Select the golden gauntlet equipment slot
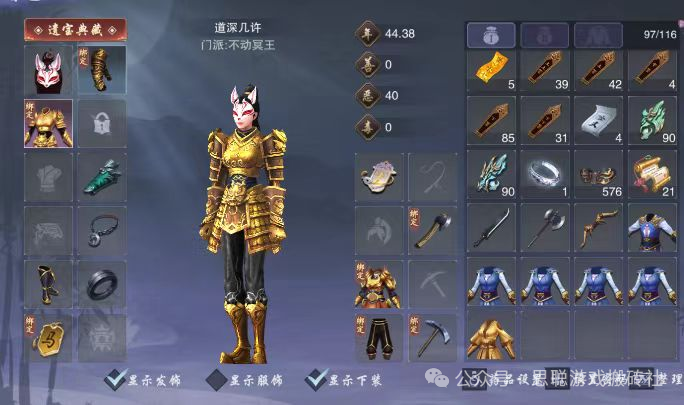Viewport: 684px width, 405px height. 102,70
